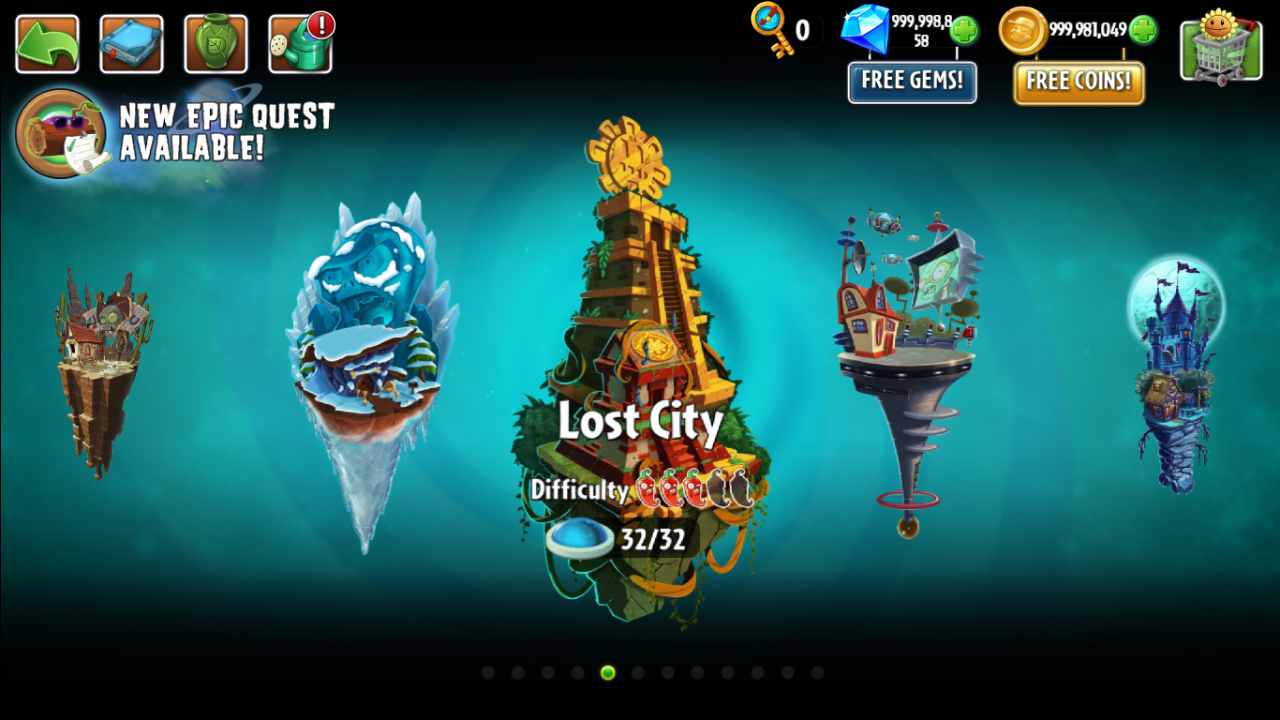Click the FREE GEMS! button

[x=912, y=83]
